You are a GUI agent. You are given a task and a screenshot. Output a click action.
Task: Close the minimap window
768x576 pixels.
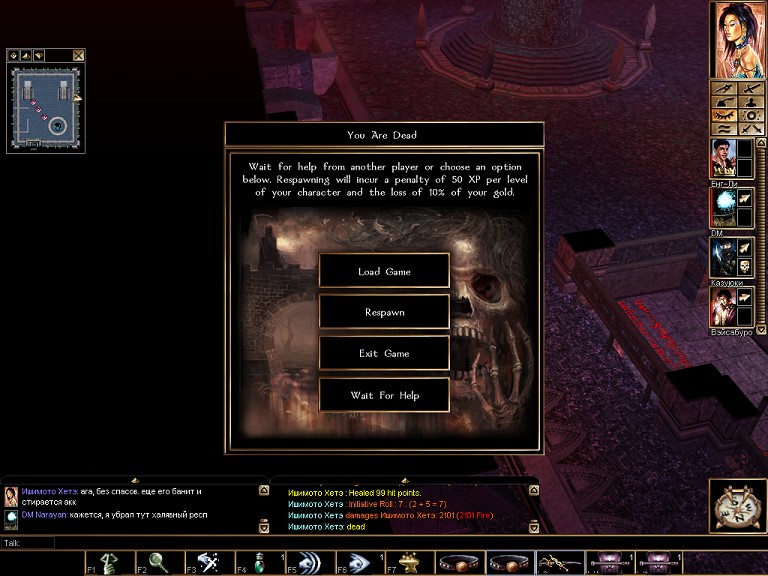click(79, 55)
